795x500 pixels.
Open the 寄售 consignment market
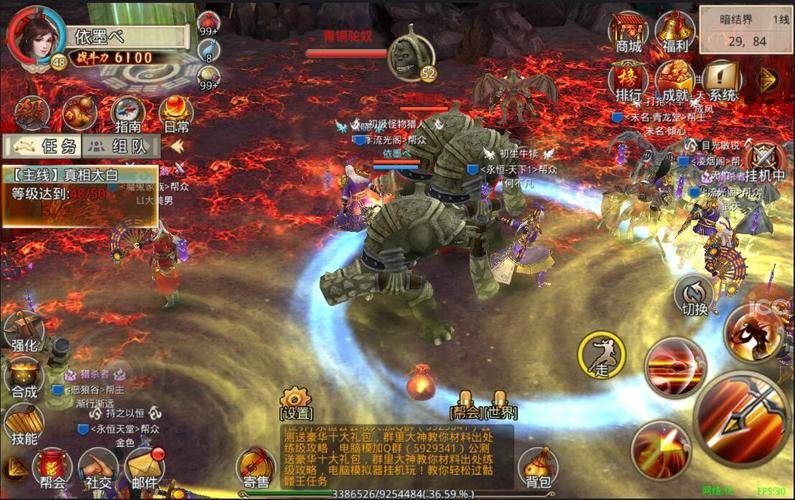[256, 467]
